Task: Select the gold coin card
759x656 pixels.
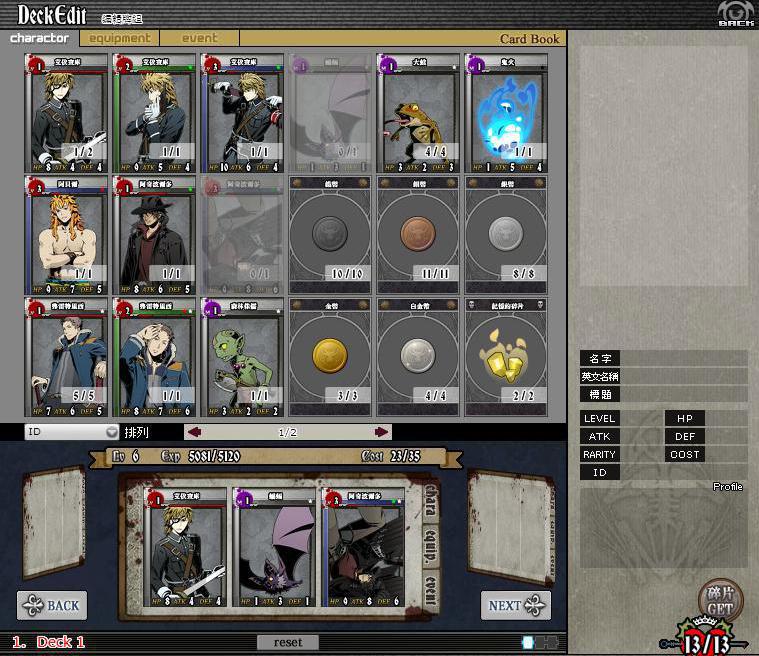Action: 330,357
